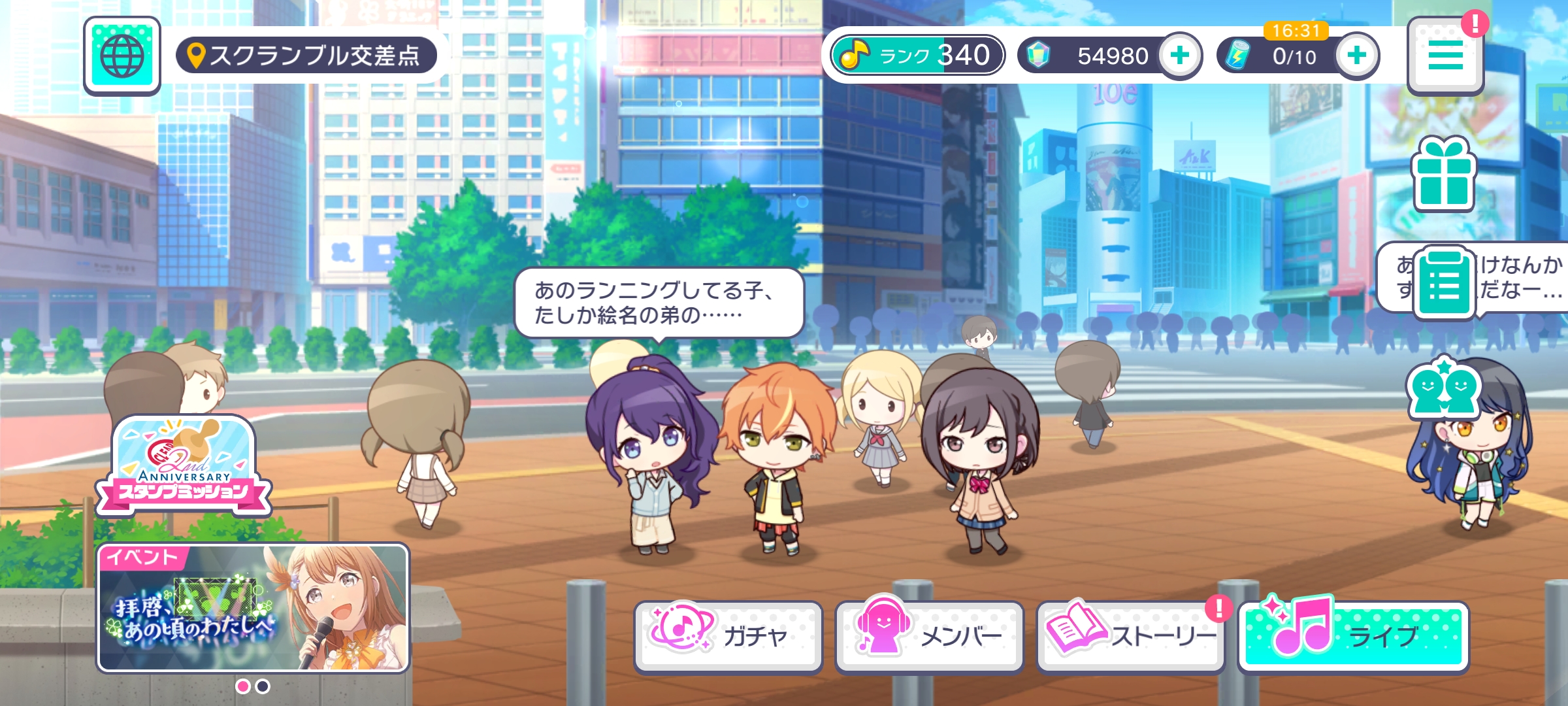Open the 2nd Anniversary stamp mission
Screen dimensions: 1568x706
point(184,467)
